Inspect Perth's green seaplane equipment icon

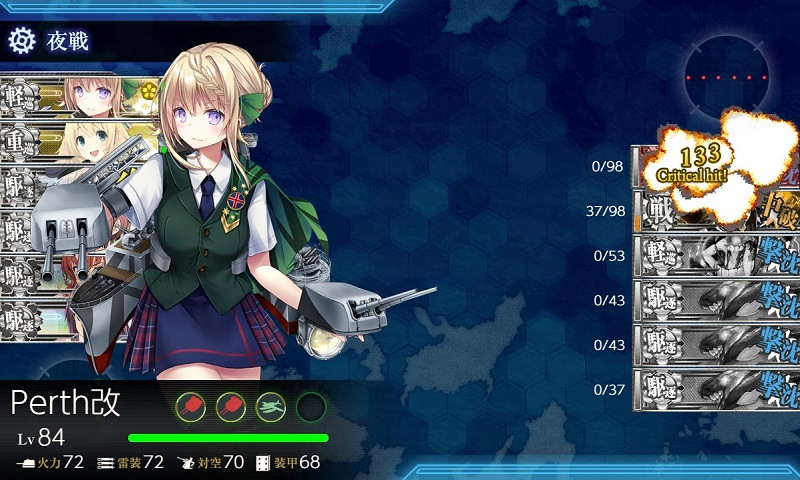[x=271, y=406]
